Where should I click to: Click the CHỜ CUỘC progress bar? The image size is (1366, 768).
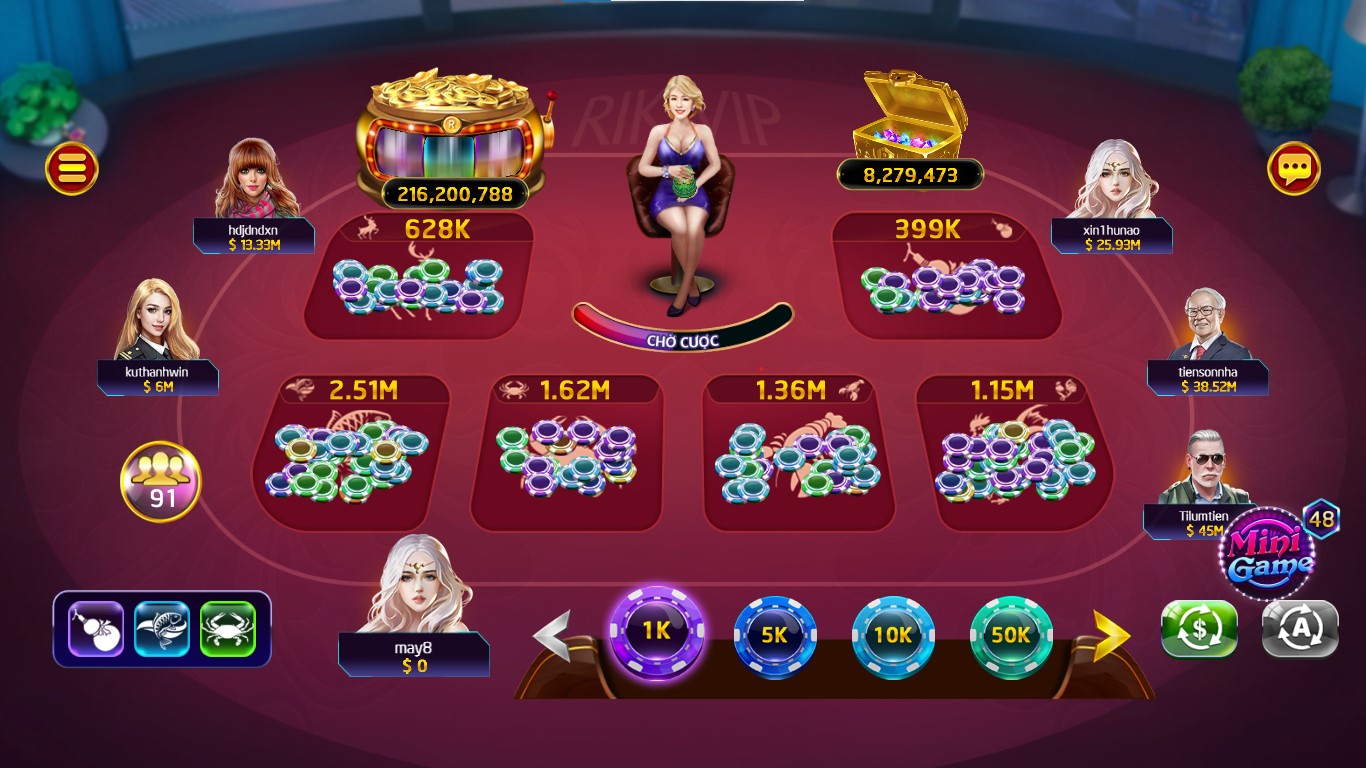pos(682,338)
